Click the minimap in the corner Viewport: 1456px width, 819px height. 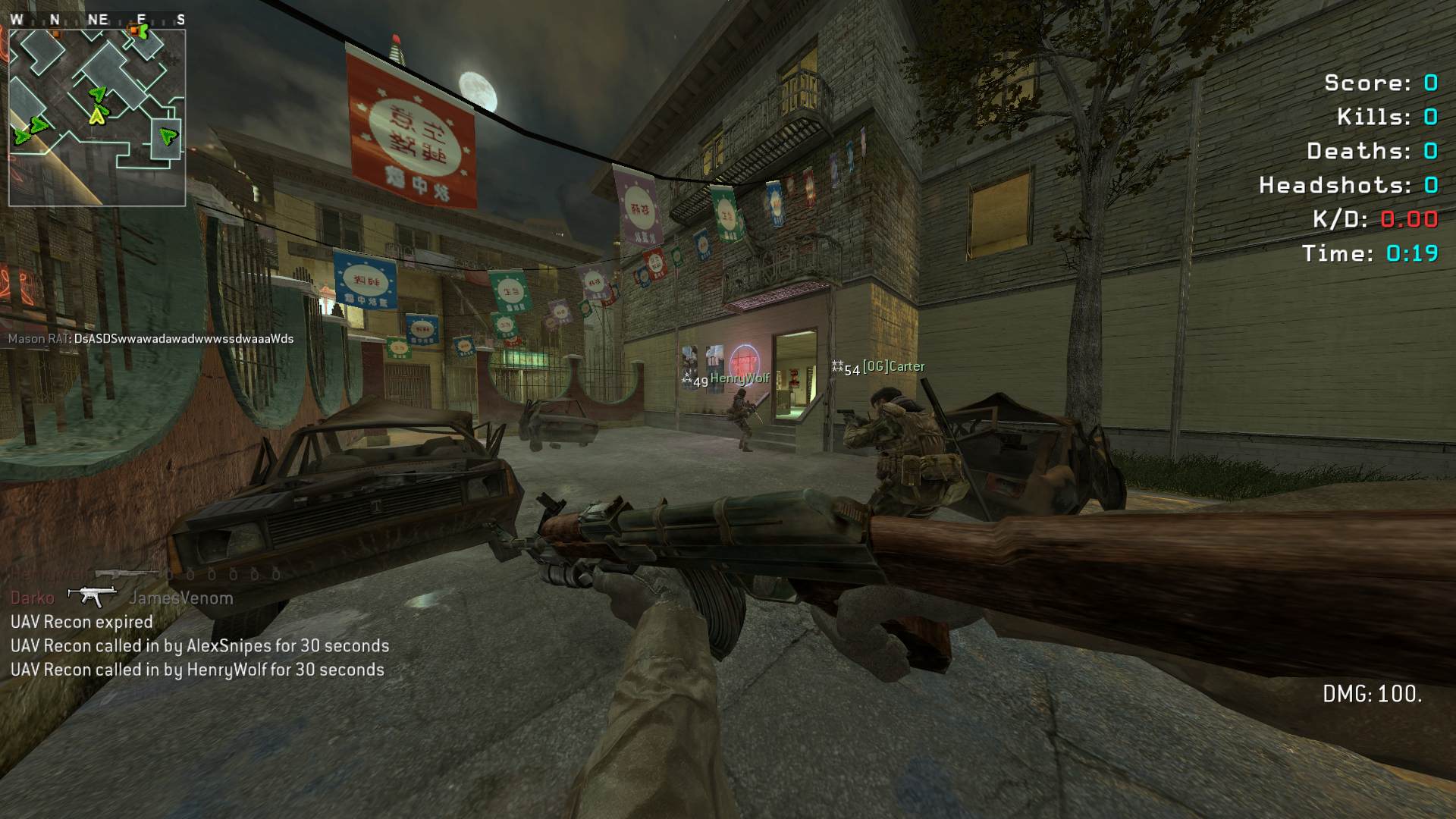97,118
